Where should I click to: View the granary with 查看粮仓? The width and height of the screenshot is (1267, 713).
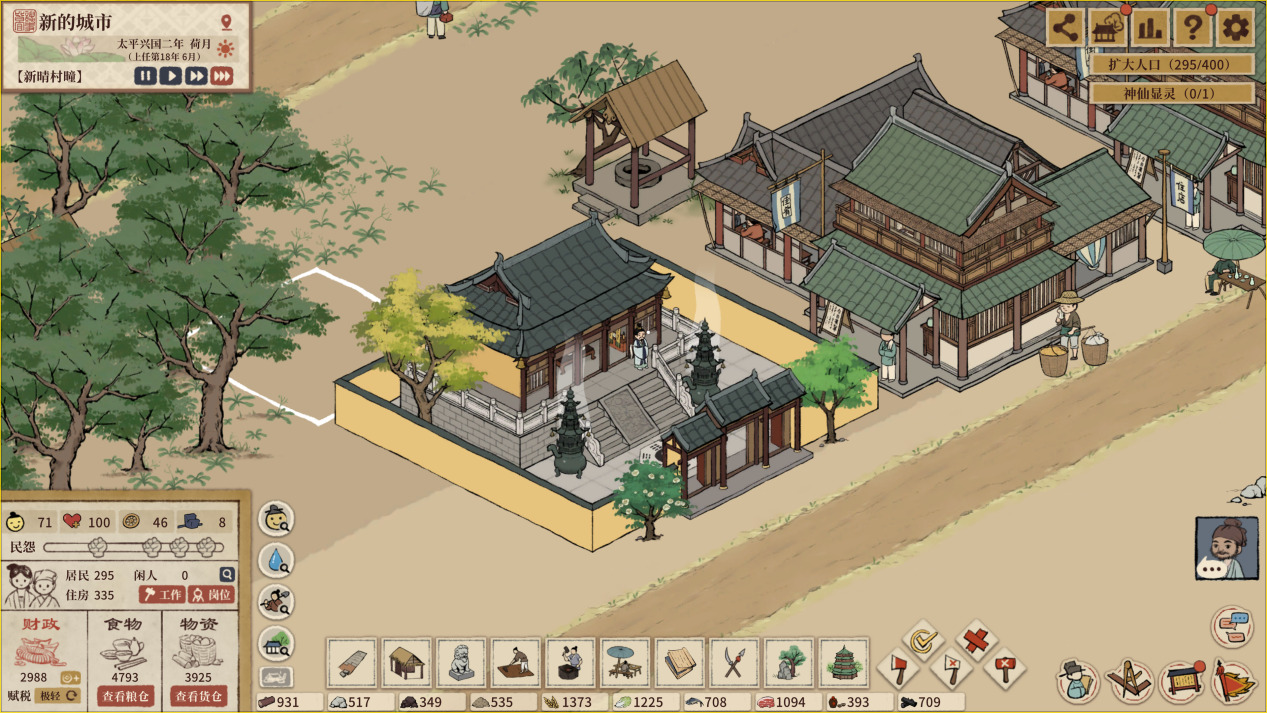125,696
